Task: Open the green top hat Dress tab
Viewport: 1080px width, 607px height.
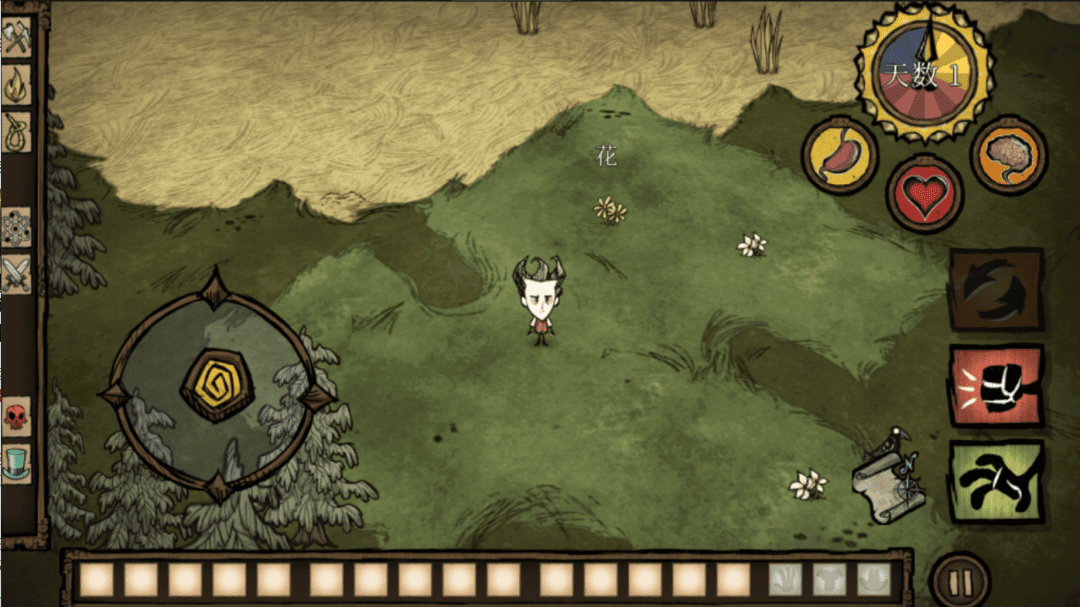Action: tap(17, 463)
